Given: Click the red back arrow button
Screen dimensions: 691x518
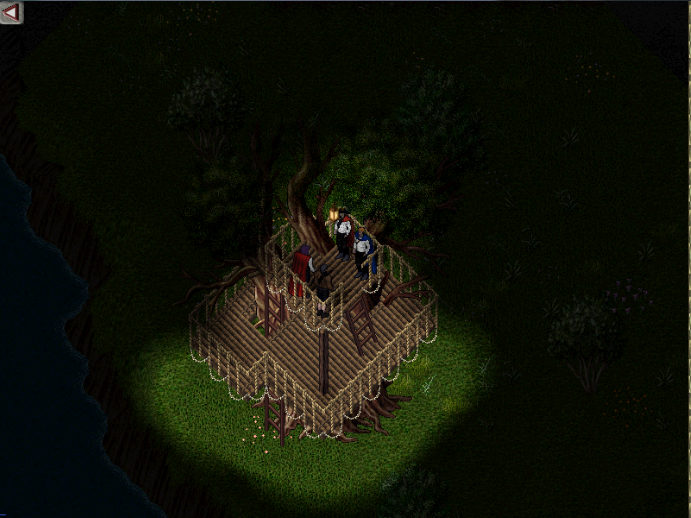Looking at the screenshot, I should tap(12, 13).
